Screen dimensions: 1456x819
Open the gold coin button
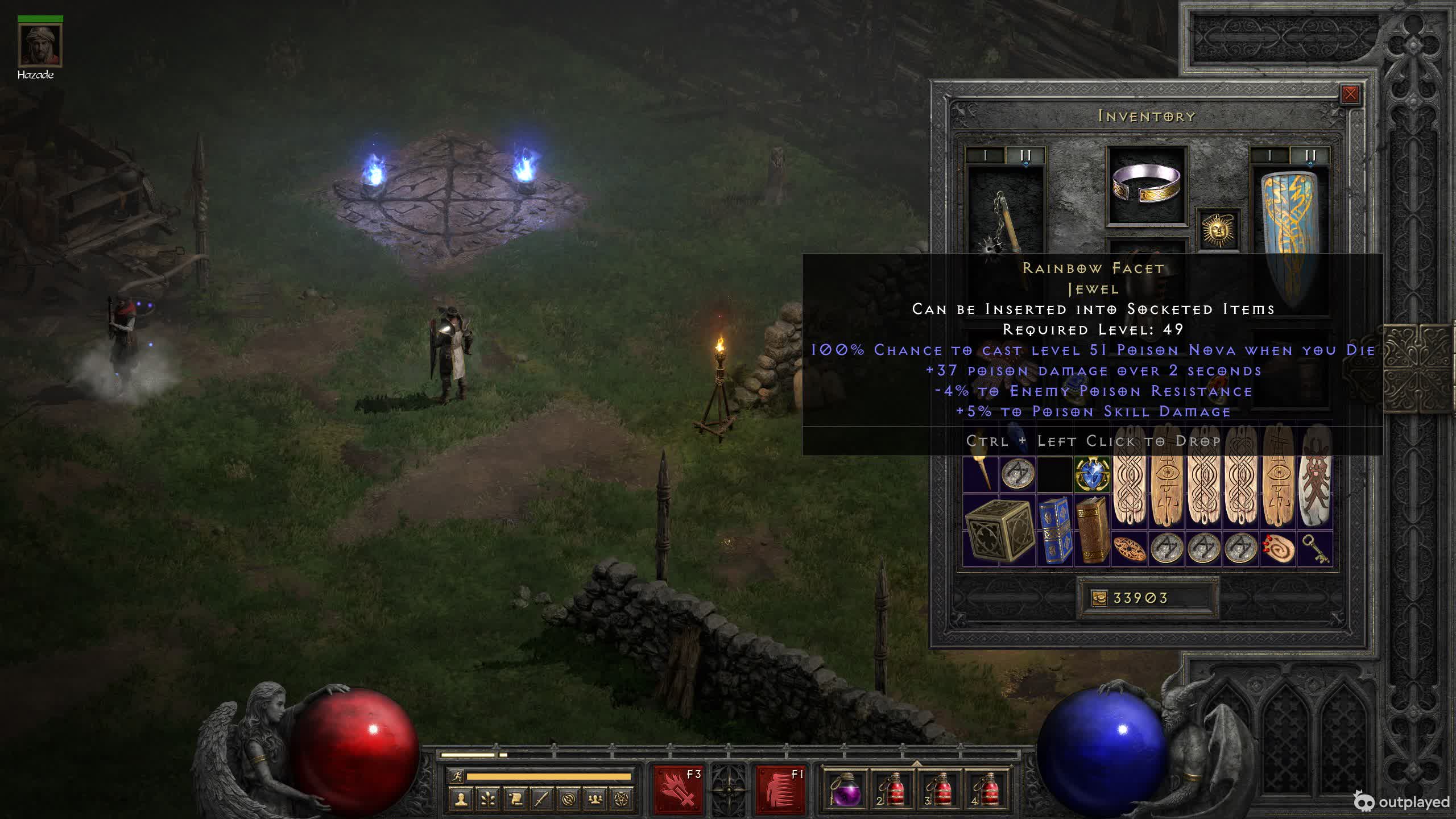[1099, 598]
